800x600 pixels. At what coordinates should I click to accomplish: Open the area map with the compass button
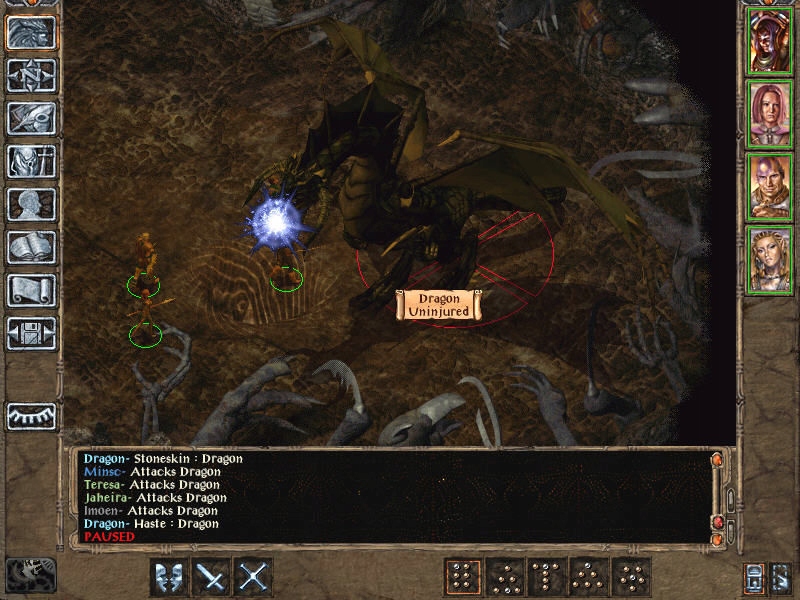click(32, 75)
